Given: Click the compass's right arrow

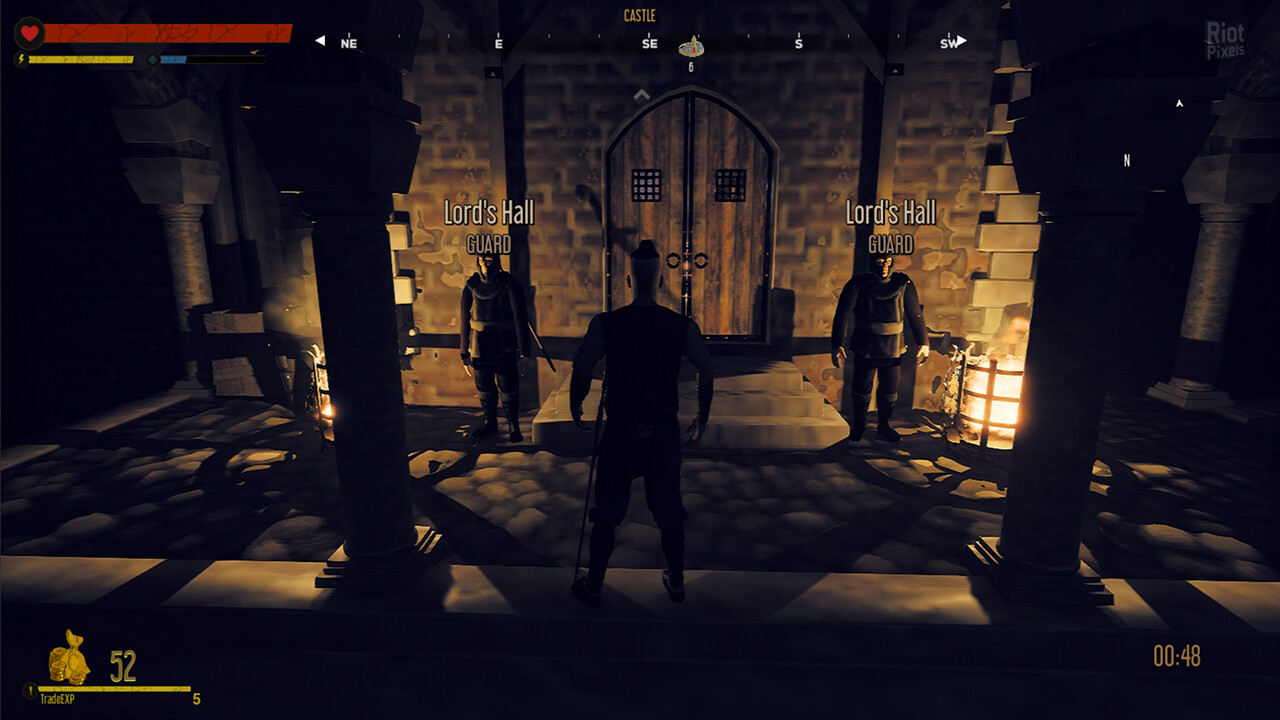Looking at the screenshot, I should [x=962, y=41].
